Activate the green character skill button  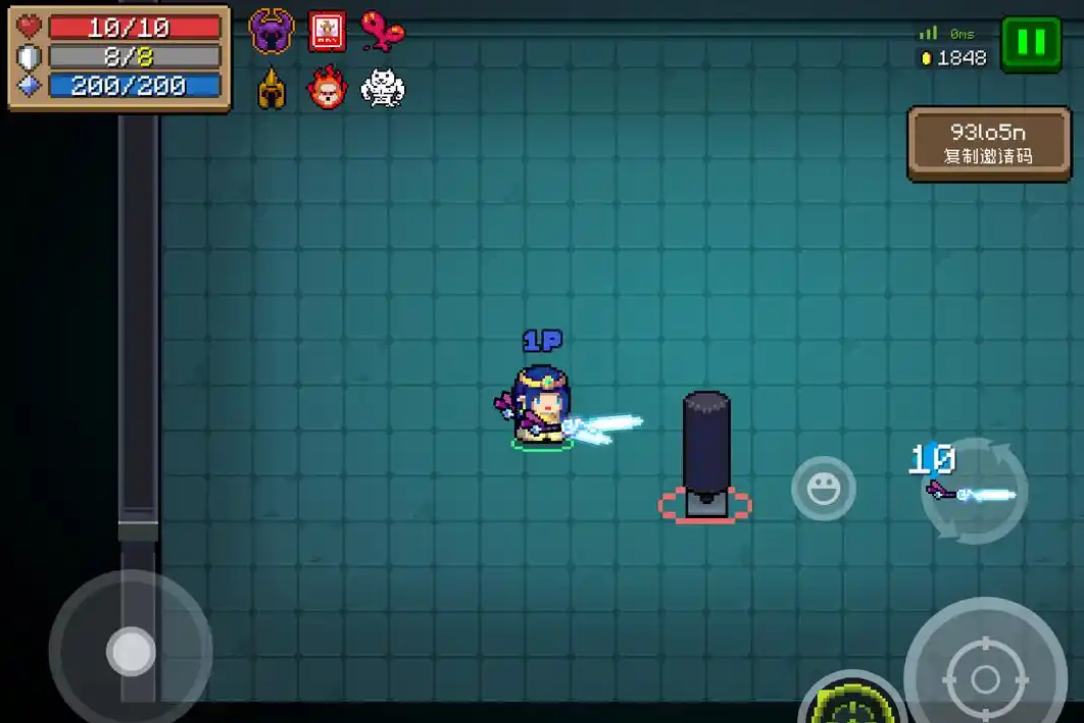coord(853,702)
